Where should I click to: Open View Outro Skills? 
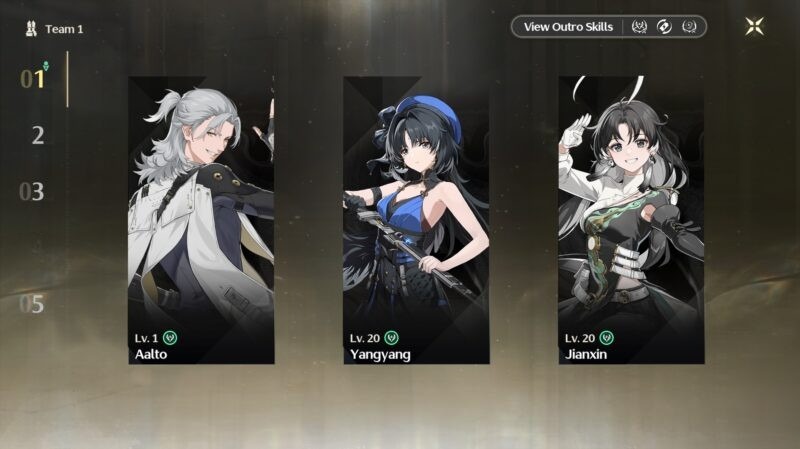(568, 27)
